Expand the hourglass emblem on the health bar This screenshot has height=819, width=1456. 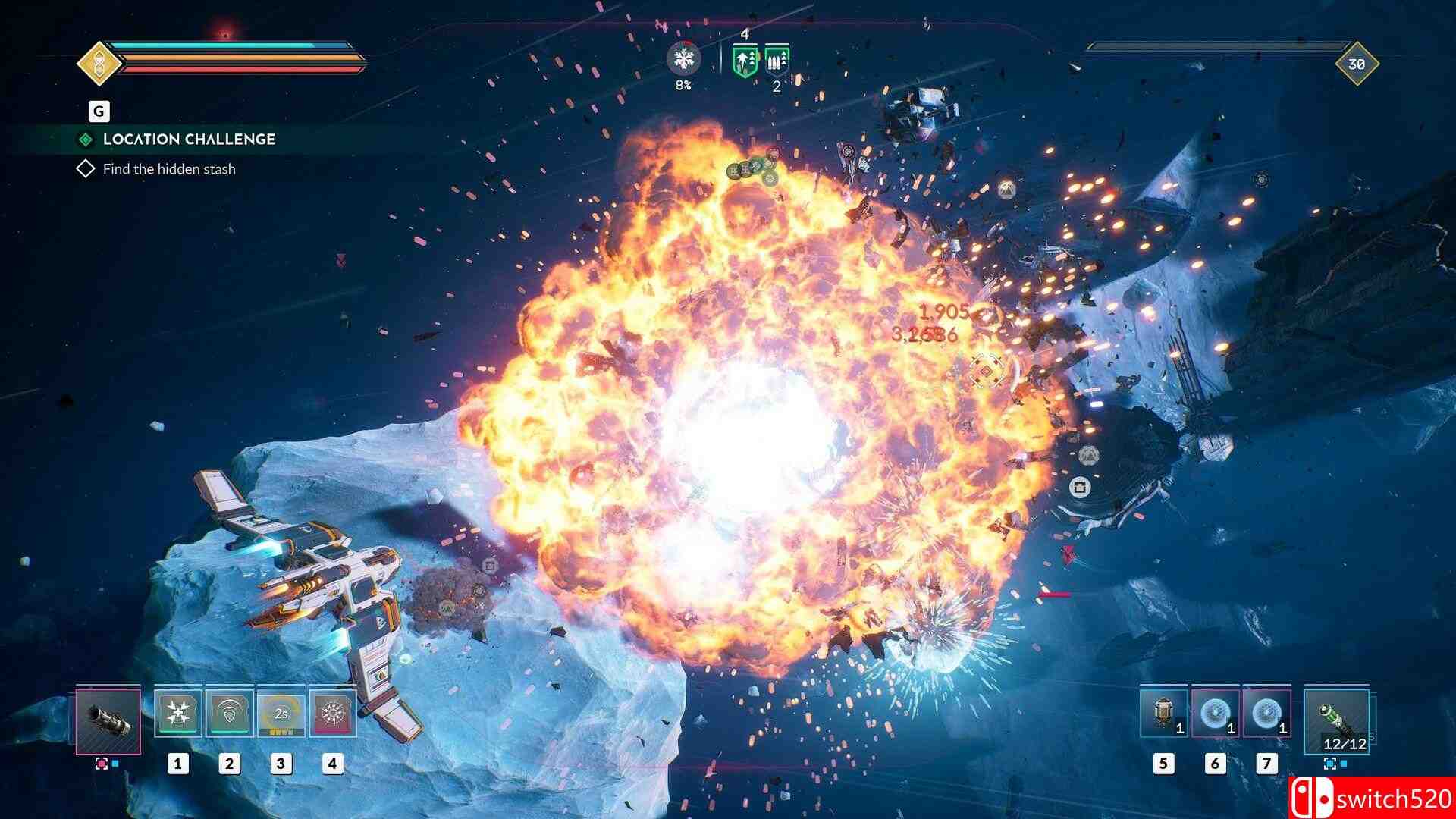pos(98,64)
